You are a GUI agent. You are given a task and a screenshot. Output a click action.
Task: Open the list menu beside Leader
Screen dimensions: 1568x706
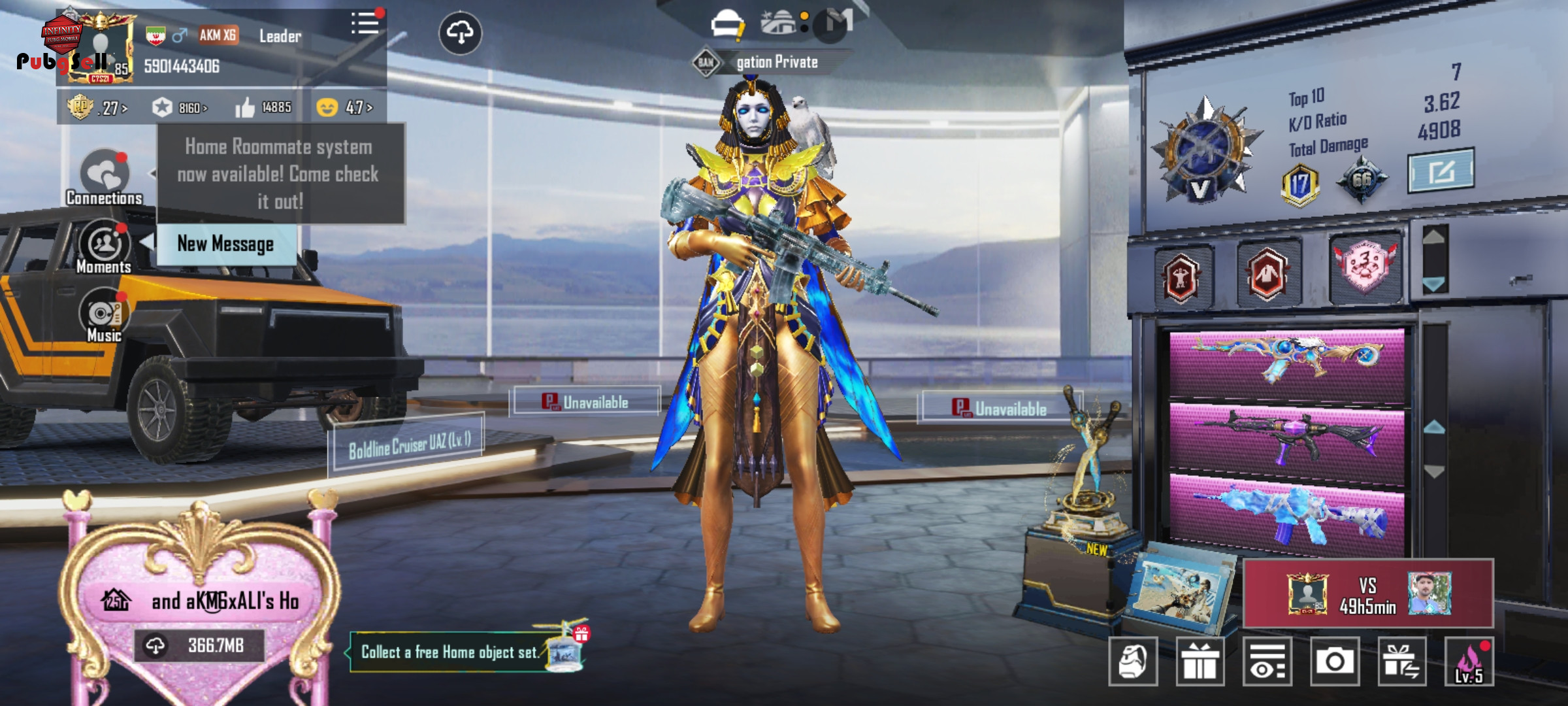[x=365, y=24]
